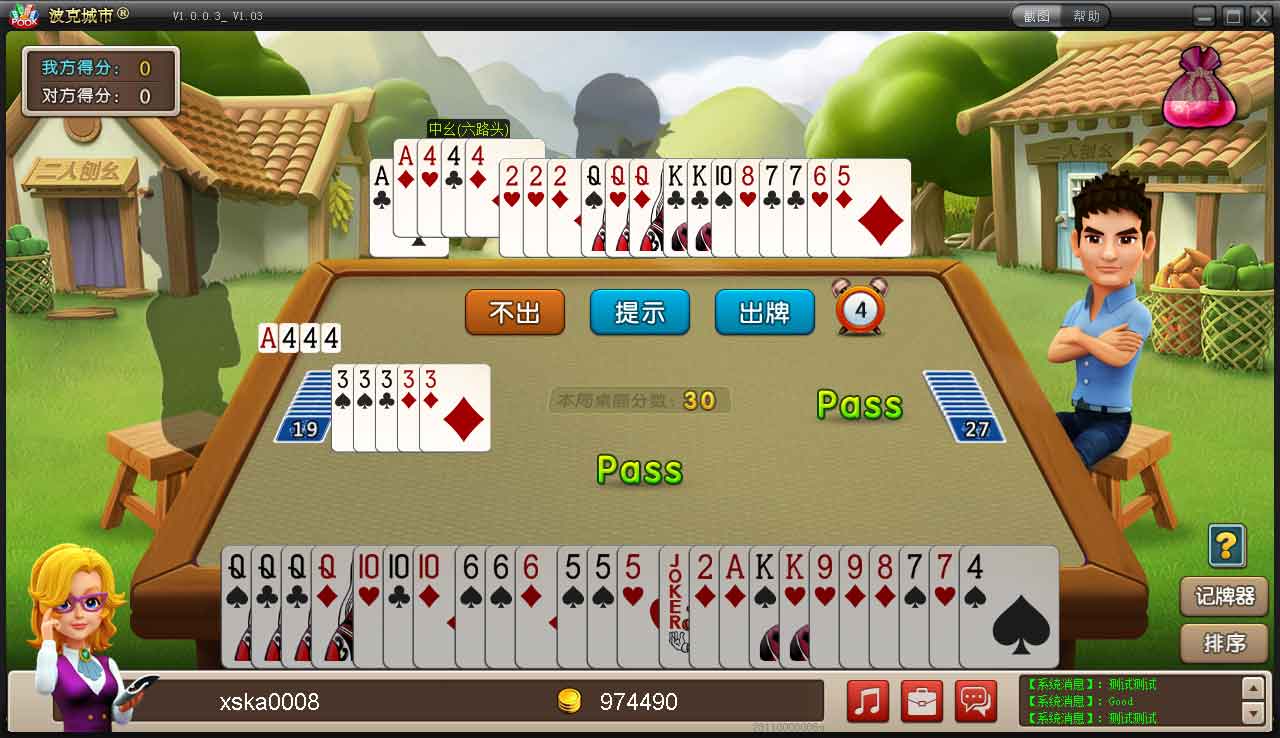Image resolution: width=1280 pixels, height=738 pixels.
Task: Open the chat bubbles button
Action: click(976, 700)
